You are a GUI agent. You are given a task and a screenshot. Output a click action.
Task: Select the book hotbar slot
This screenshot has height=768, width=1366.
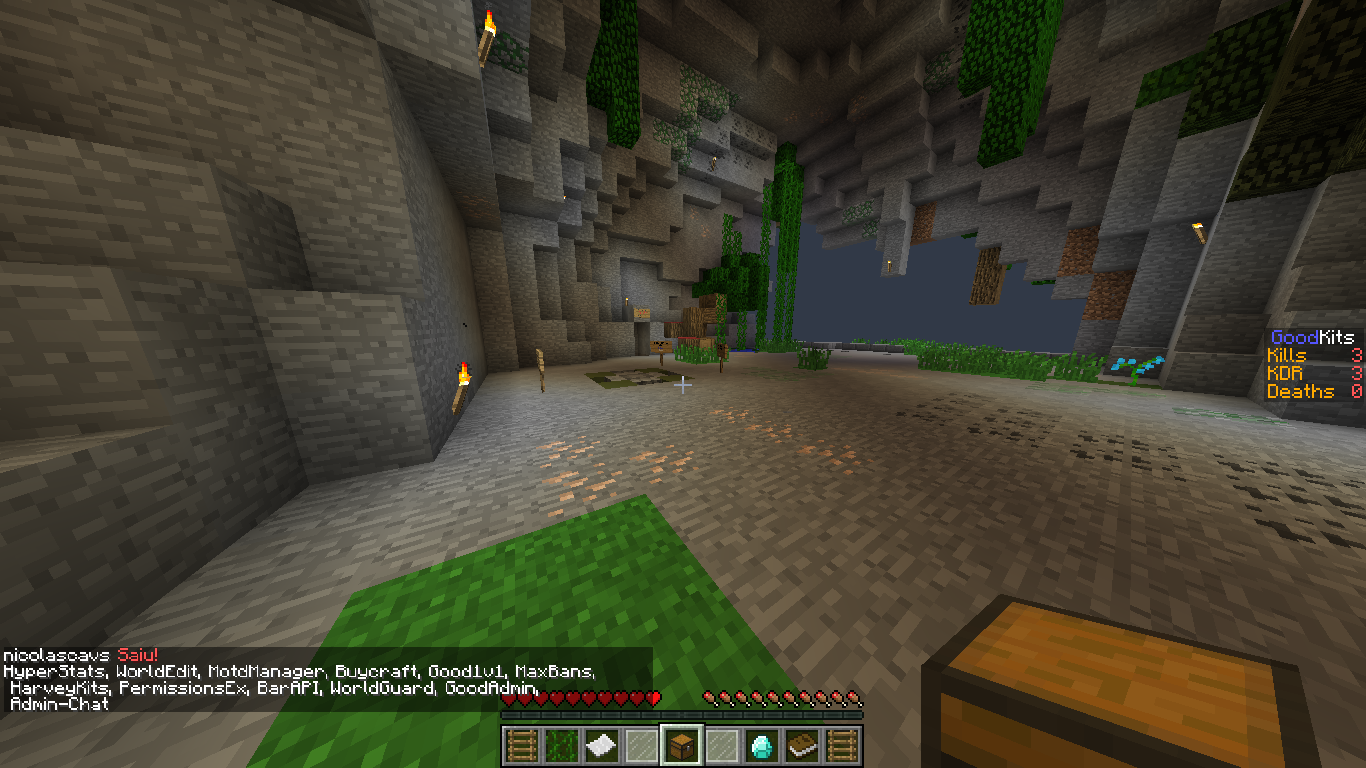tap(801, 744)
